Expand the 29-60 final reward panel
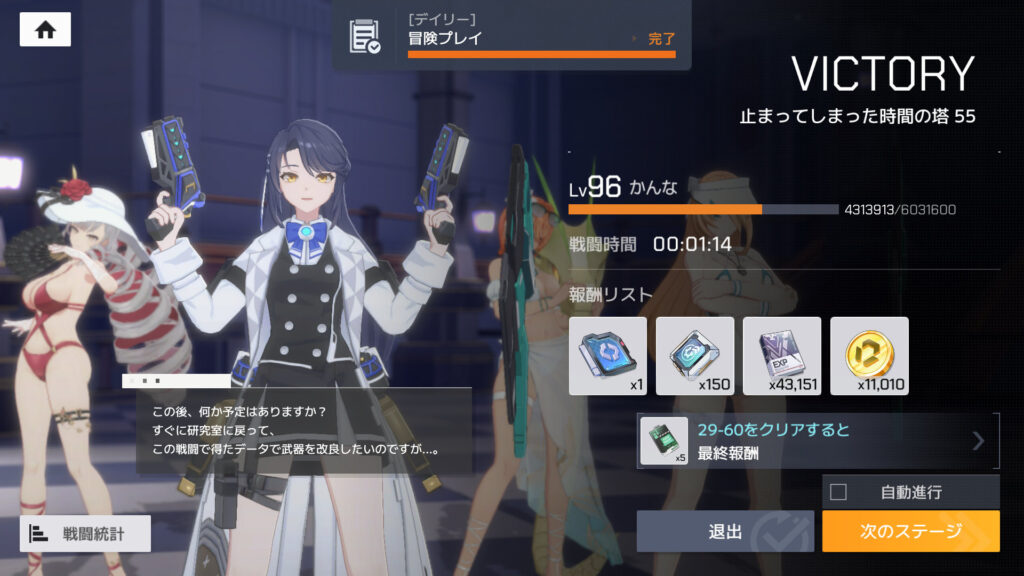This screenshot has width=1024, height=576. tap(818, 441)
